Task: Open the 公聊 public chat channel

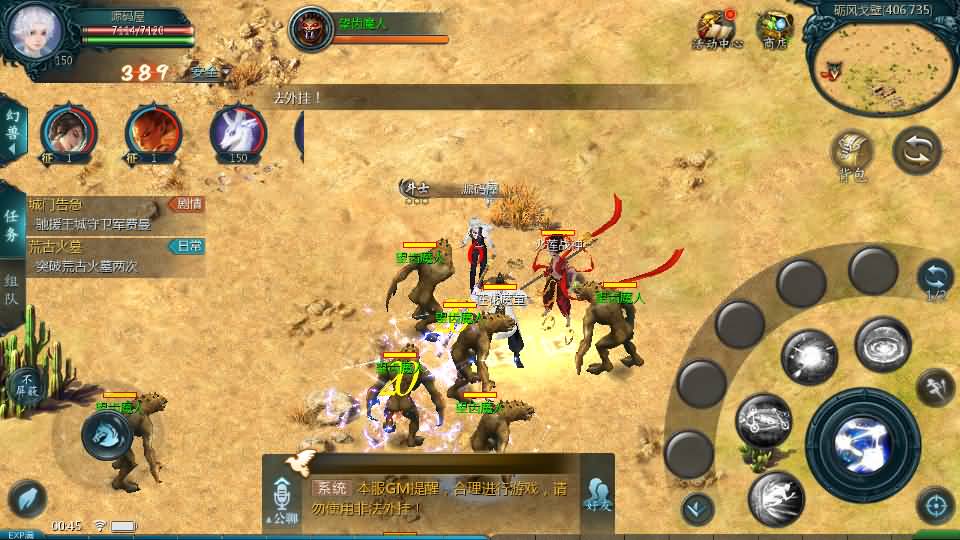Action: pyautogui.click(x=282, y=502)
